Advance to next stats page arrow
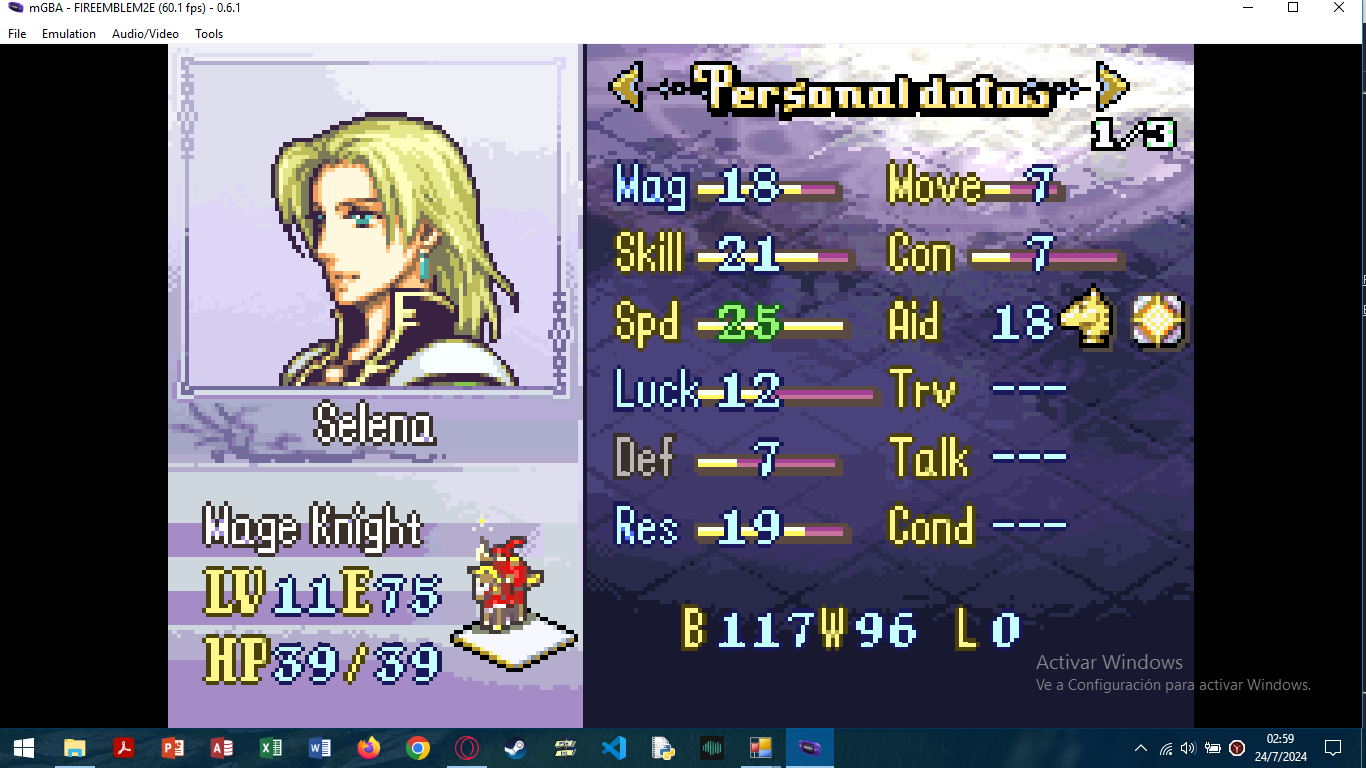 1112,88
